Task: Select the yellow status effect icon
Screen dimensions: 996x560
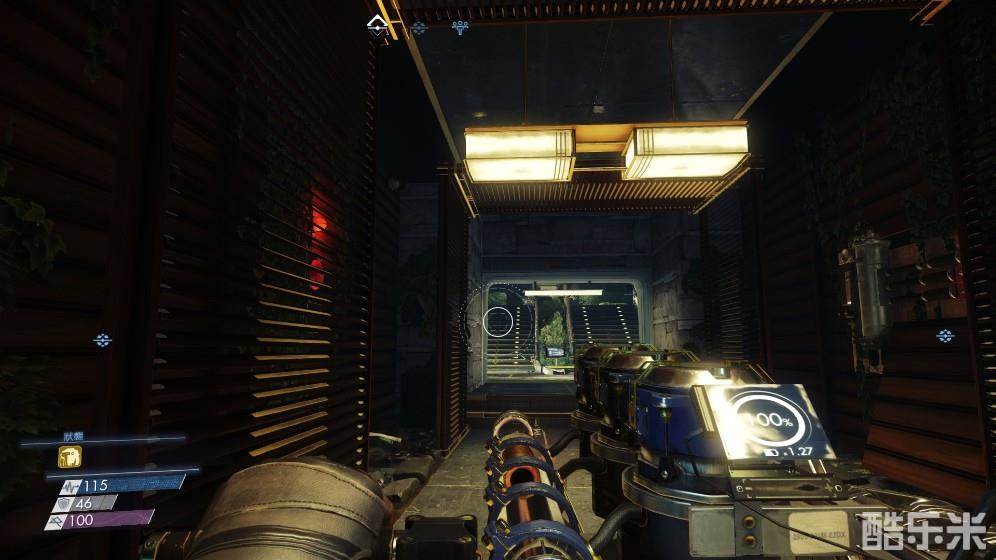Action: [69, 457]
